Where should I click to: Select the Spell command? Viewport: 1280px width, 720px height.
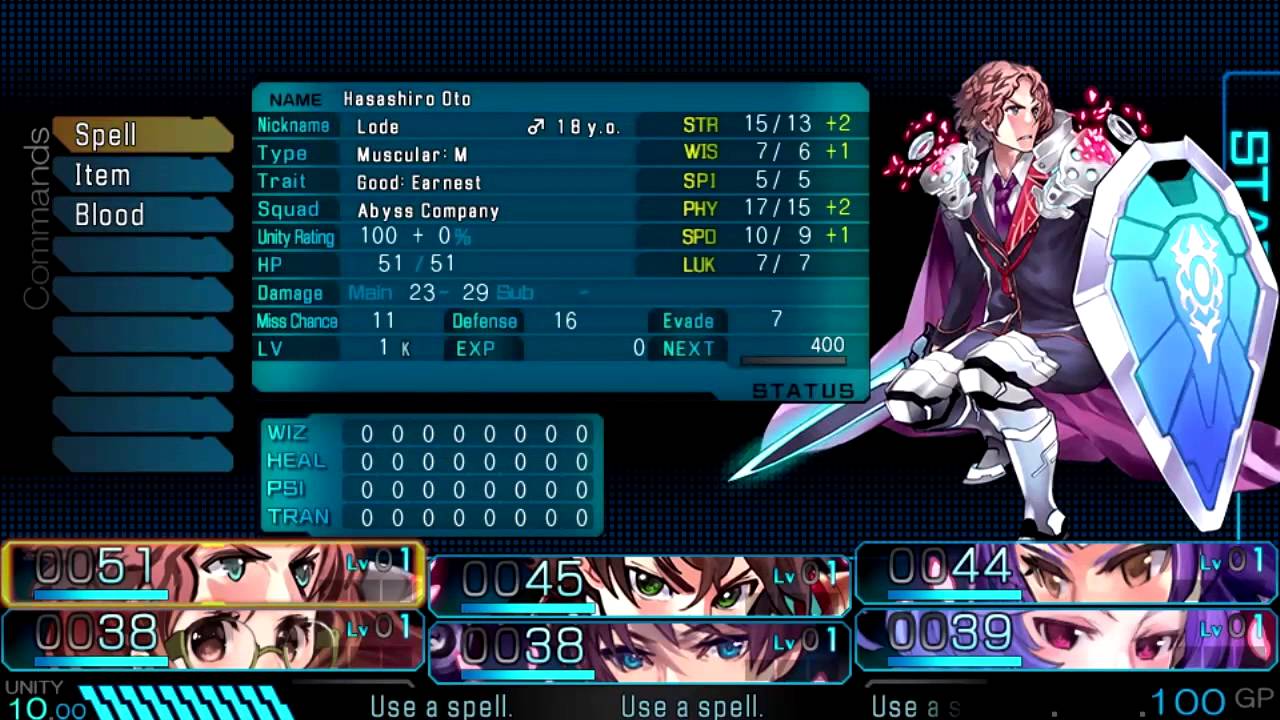[140, 135]
